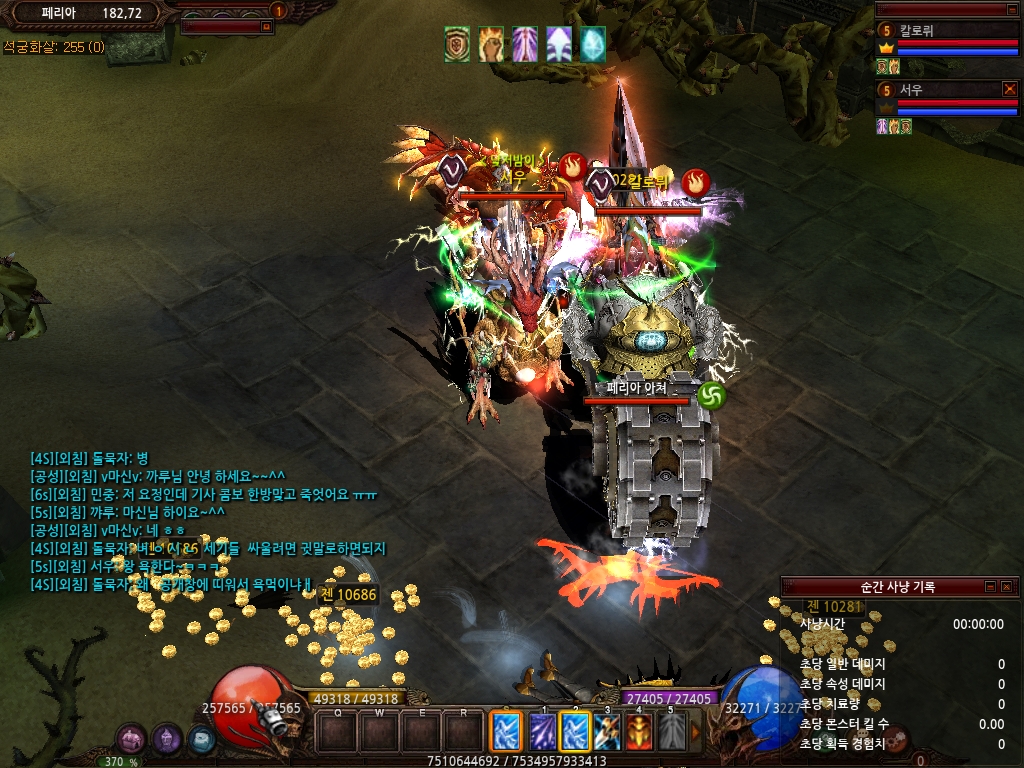The width and height of the screenshot is (1024, 768).
Task: Minimize the 순간 사냥 기록 hunting record panel
Action: [990, 587]
